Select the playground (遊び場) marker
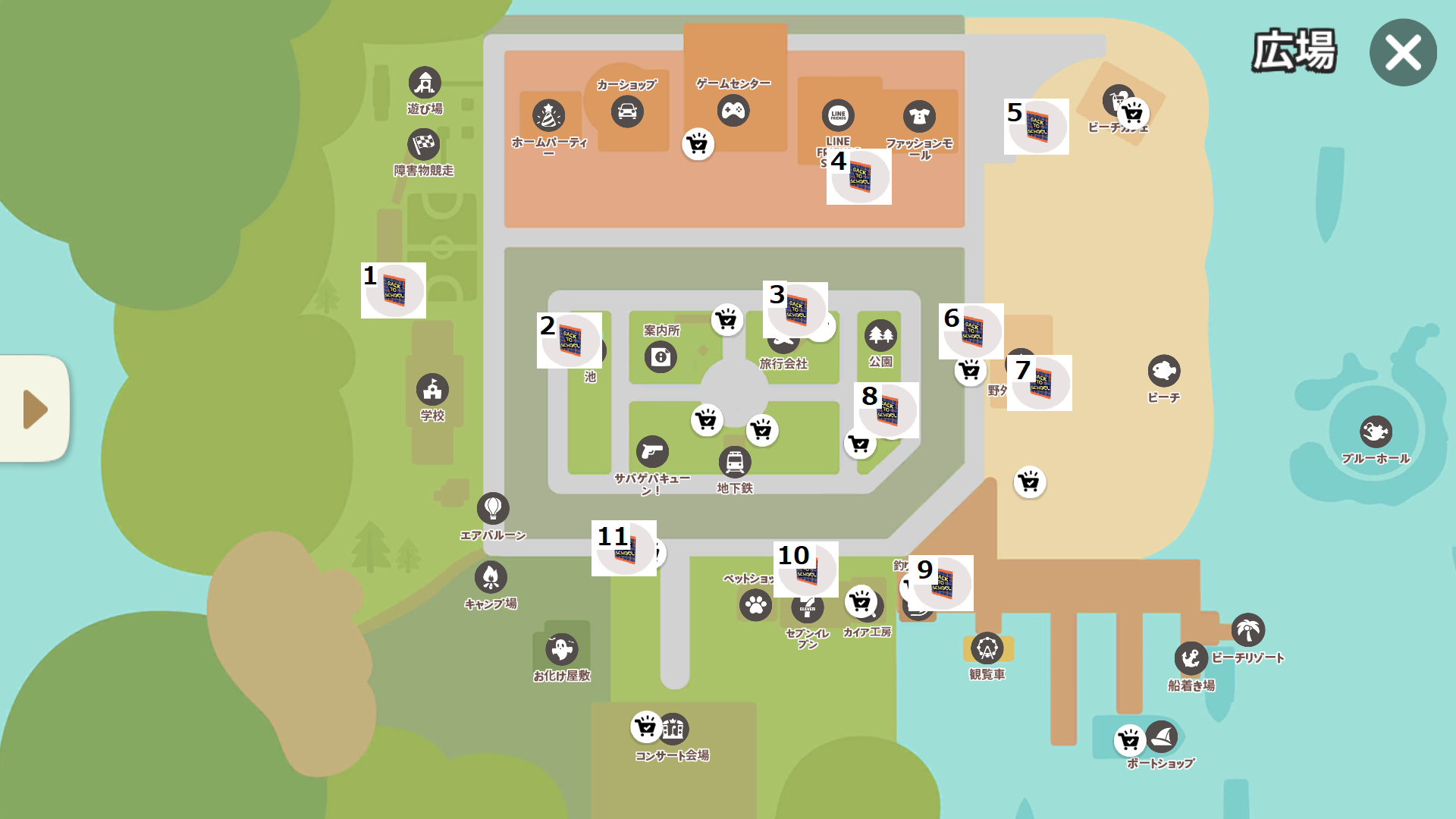The image size is (1456, 819). click(425, 83)
